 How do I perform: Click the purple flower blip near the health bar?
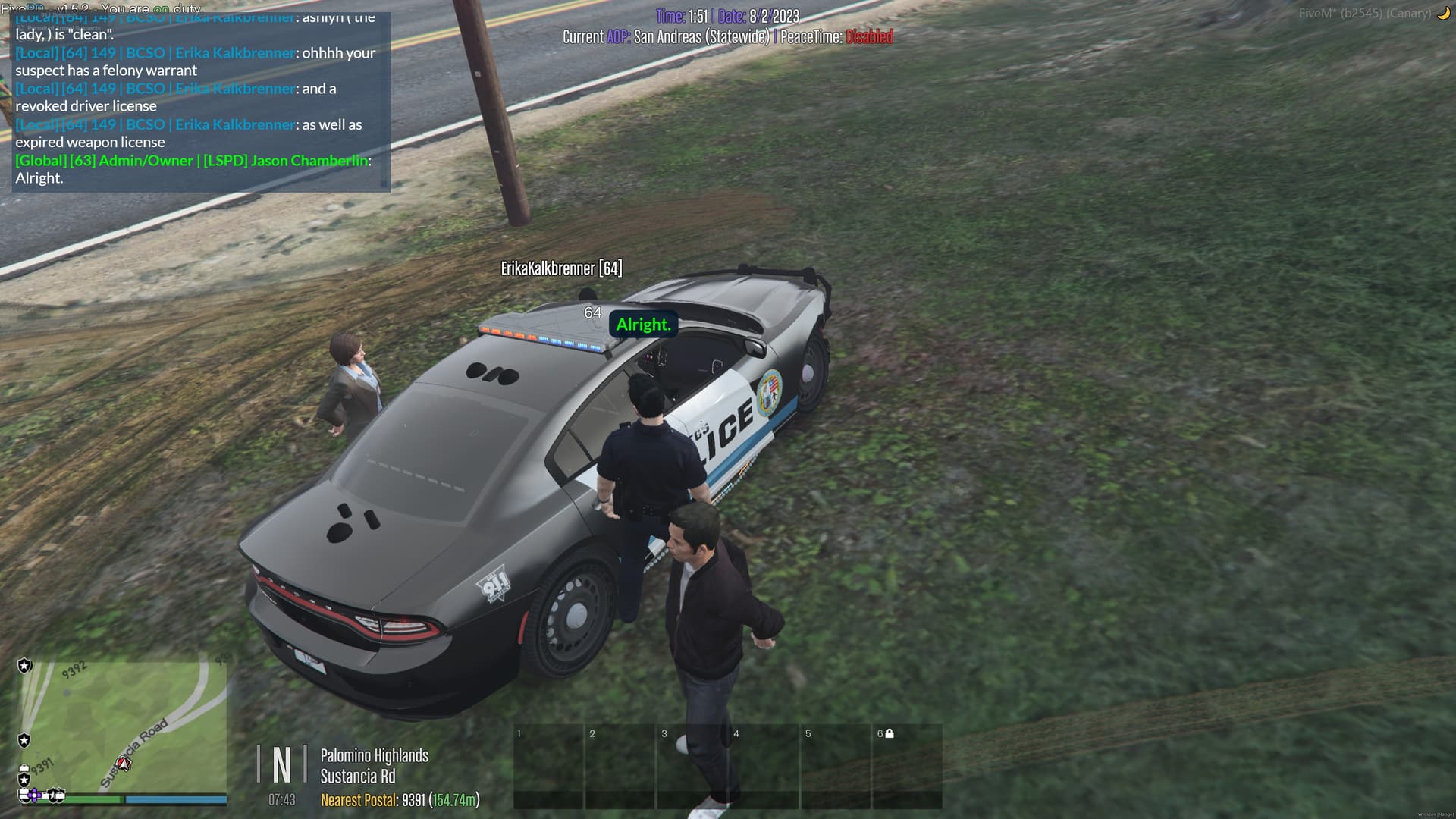click(x=34, y=795)
